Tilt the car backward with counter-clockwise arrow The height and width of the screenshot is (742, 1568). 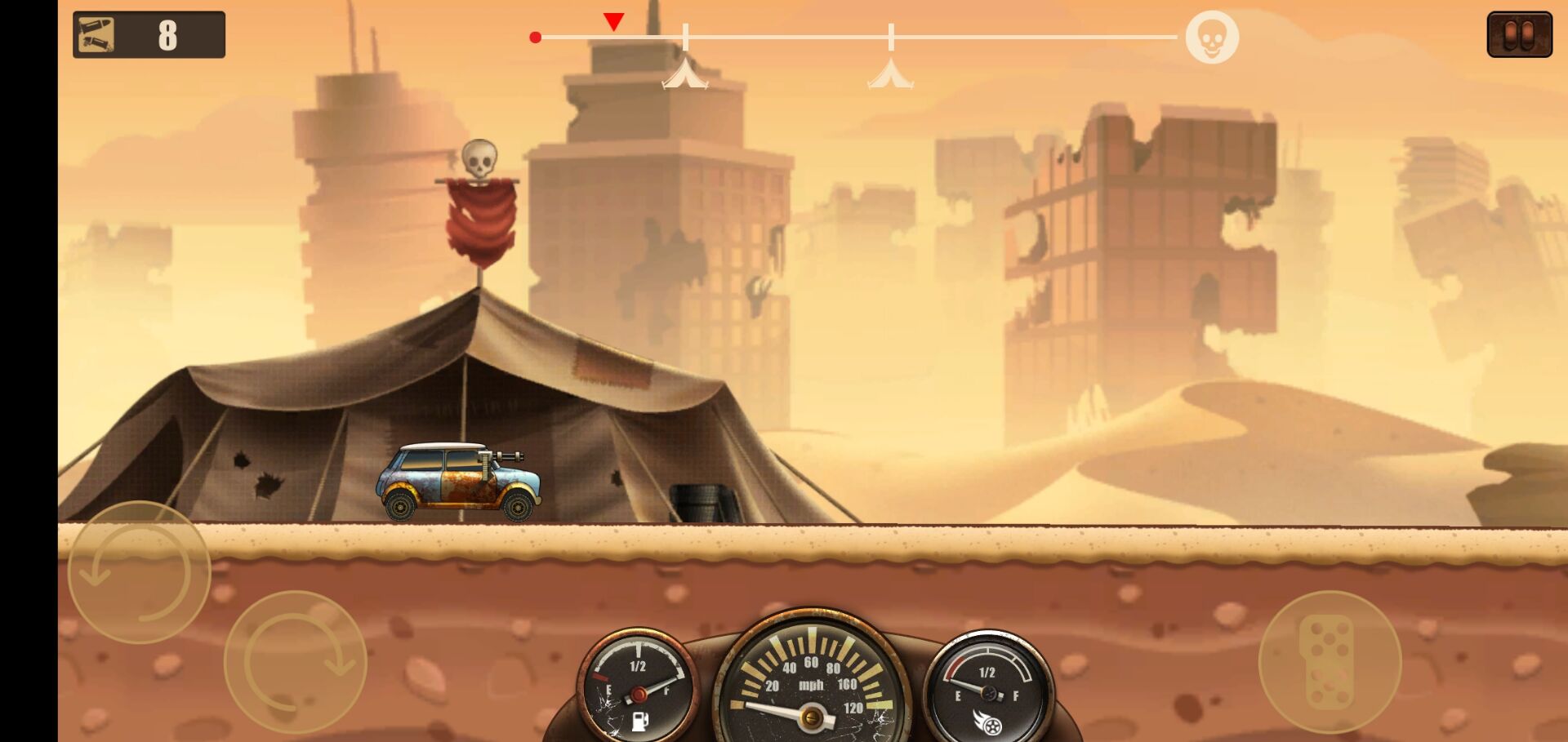tap(139, 571)
